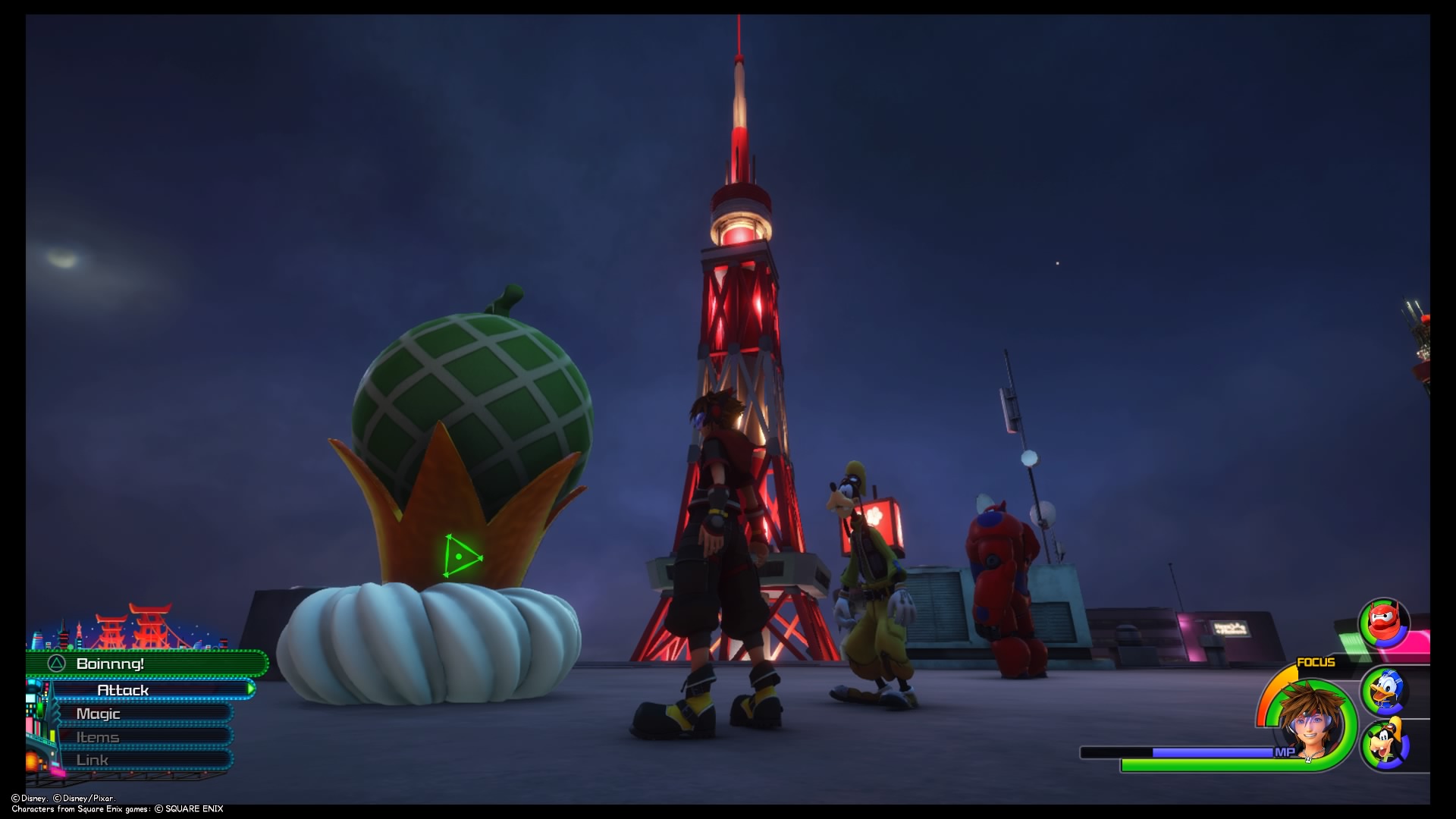Viewport: 1456px width, 819px height.
Task: Open the Magic command menu
Action: tap(98, 714)
